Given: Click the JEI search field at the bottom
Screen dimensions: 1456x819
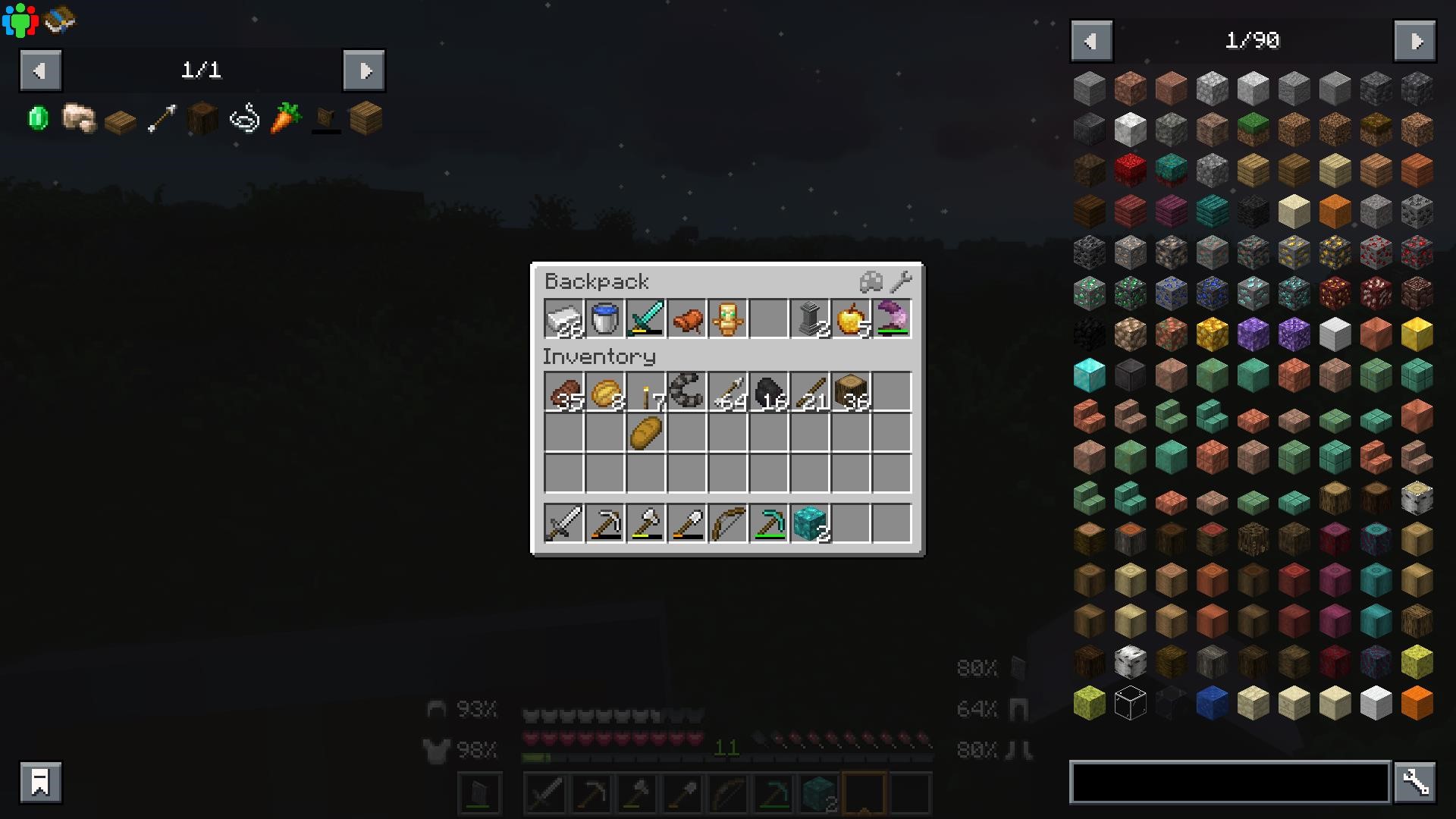Looking at the screenshot, I should pyautogui.click(x=1228, y=782).
